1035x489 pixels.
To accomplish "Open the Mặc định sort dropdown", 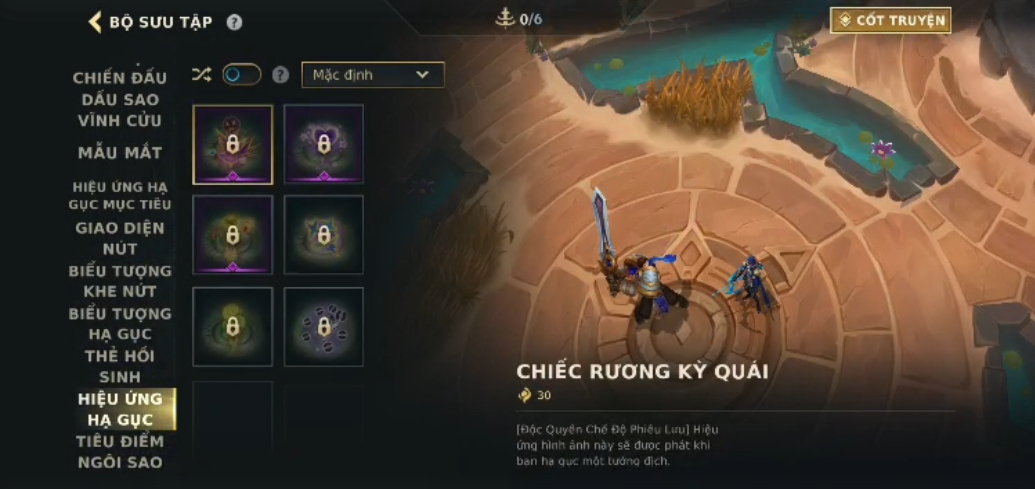I will click(x=372, y=75).
